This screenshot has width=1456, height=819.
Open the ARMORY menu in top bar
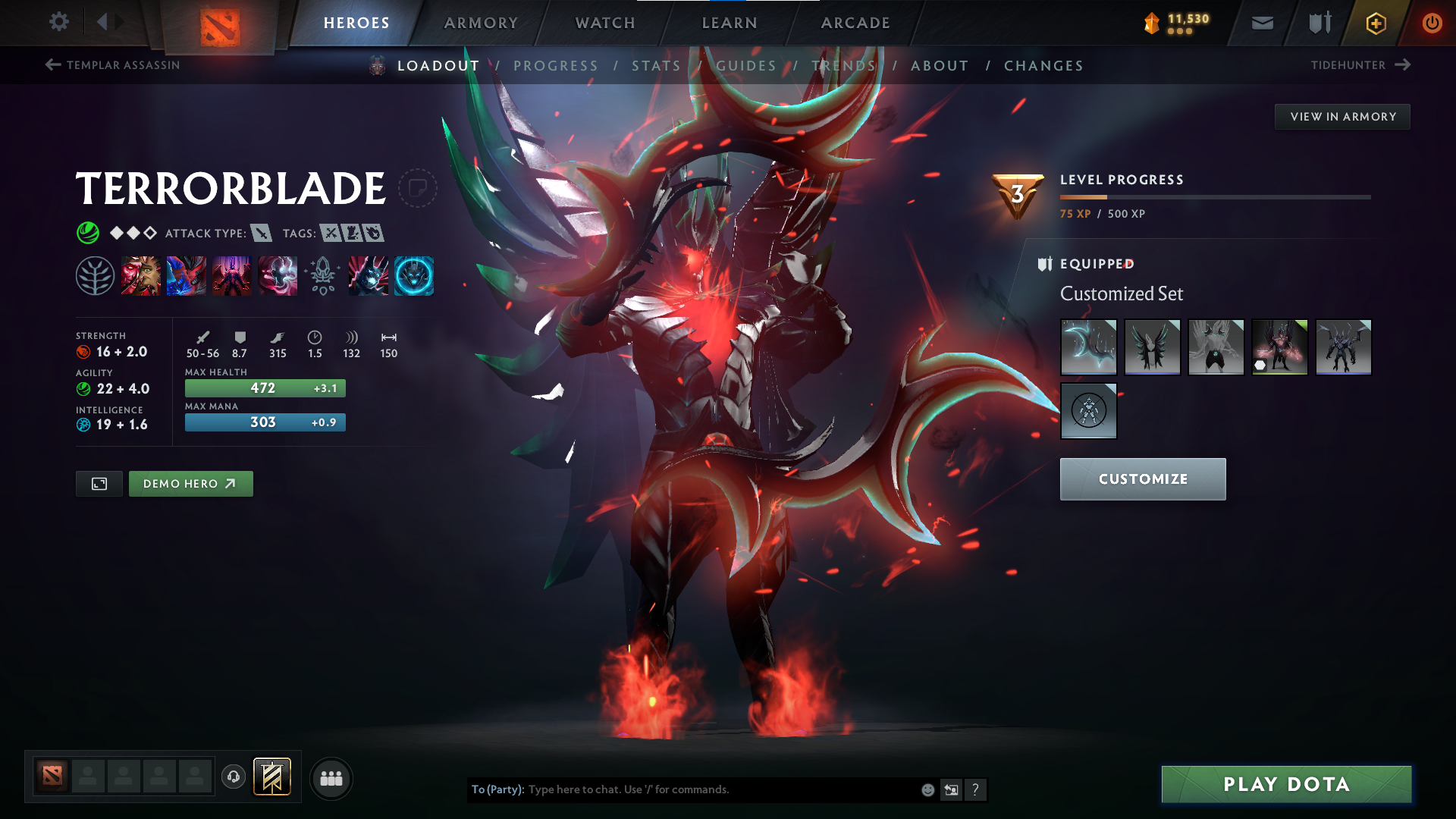[481, 23]
